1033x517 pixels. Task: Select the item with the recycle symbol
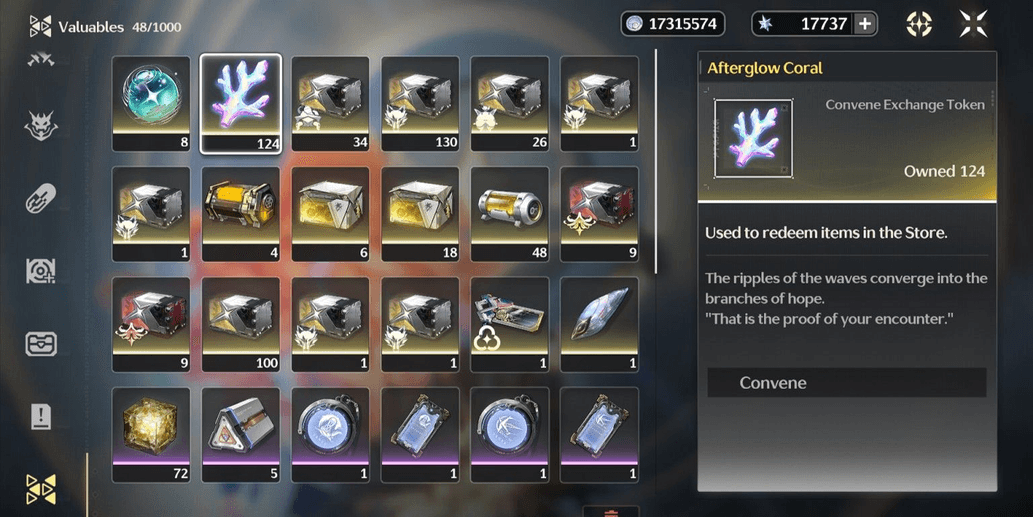click(x=510, y=324)
